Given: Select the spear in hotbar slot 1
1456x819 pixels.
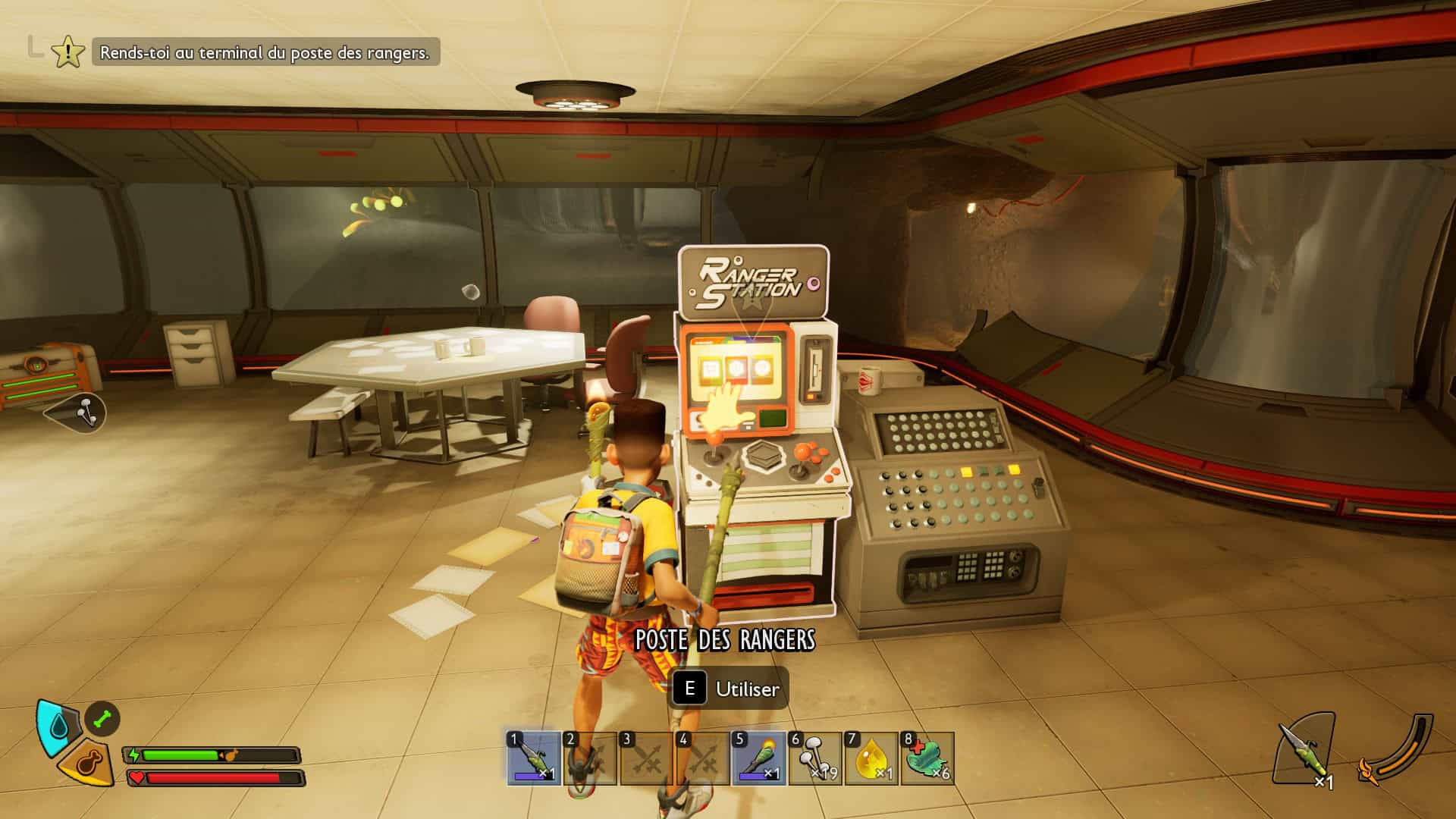Looking at the screenshot, I should [535, 758].
